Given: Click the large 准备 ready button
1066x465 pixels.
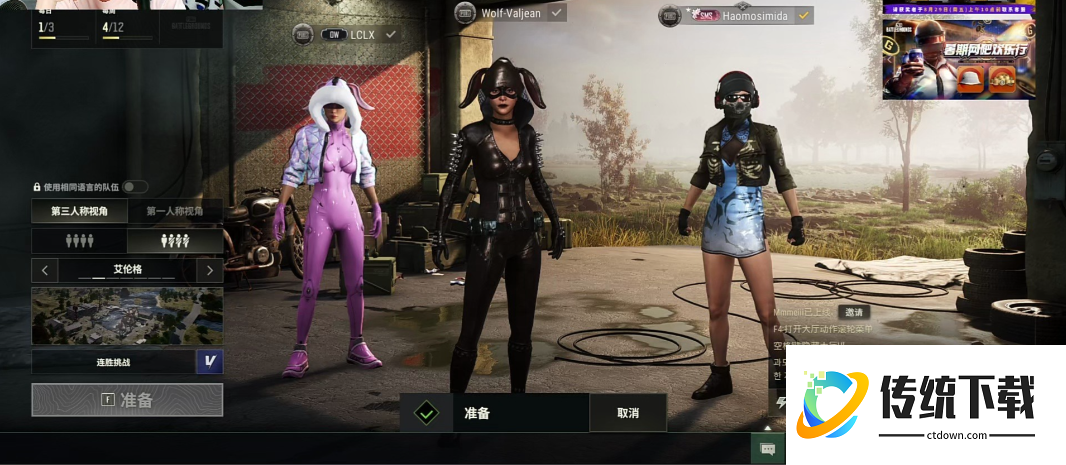Looking at the screenshot, I should point(127,400).
